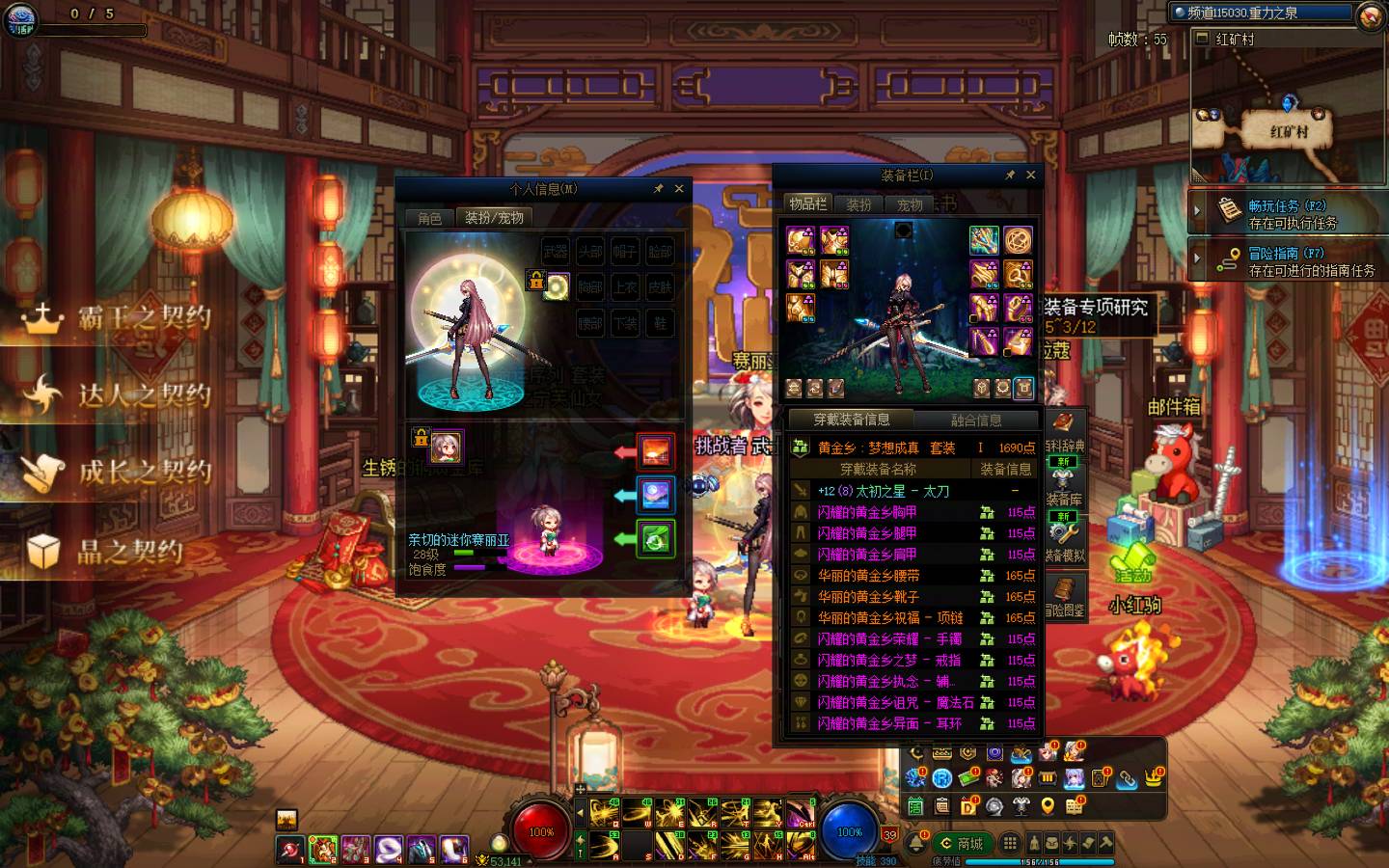The image size is (1389, 868).
Task: Select the sunset pet equipment slot
Action: tap(656, 452)
